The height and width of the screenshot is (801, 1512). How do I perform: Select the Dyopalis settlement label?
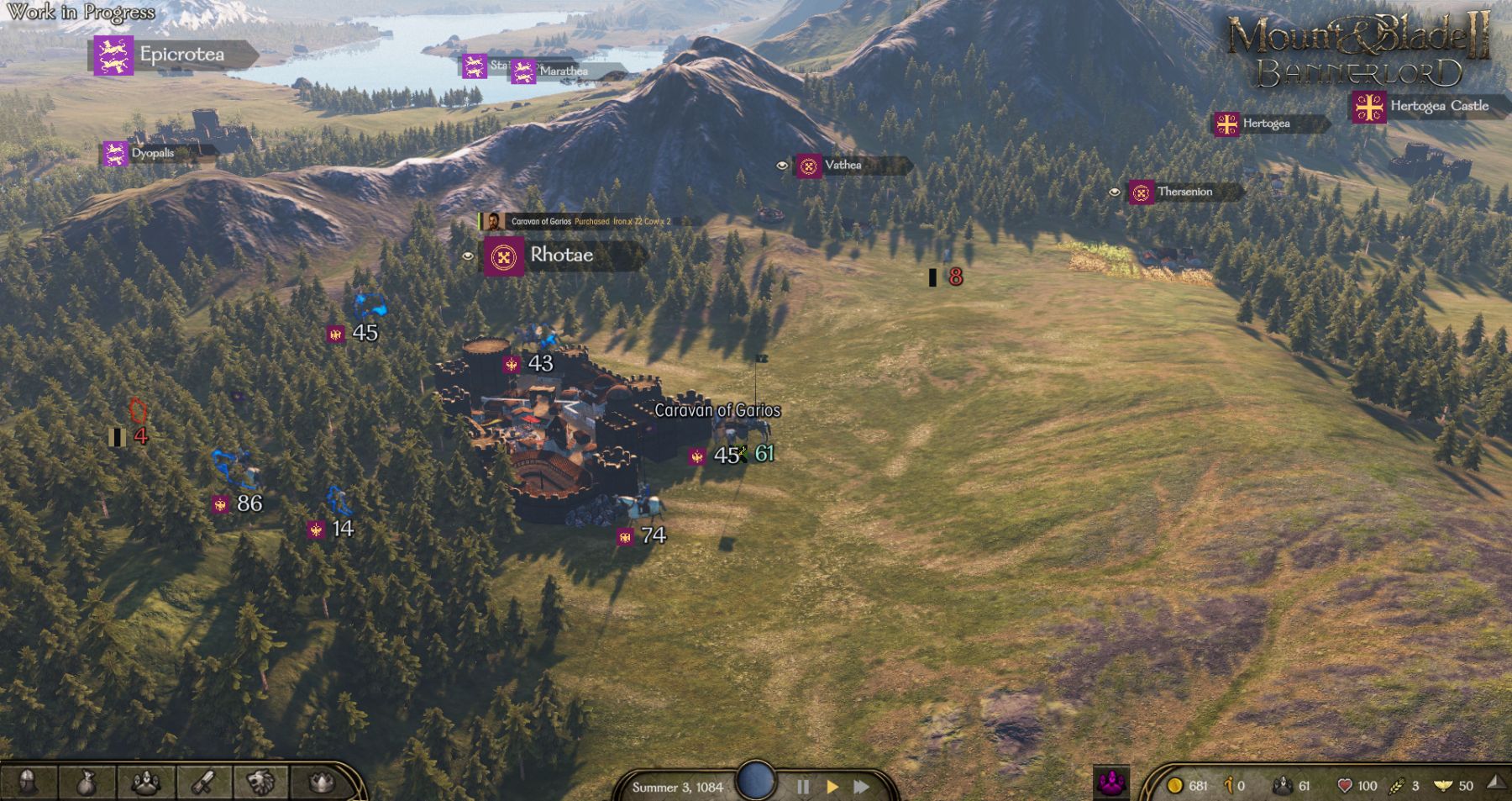(x=152, y=153)
